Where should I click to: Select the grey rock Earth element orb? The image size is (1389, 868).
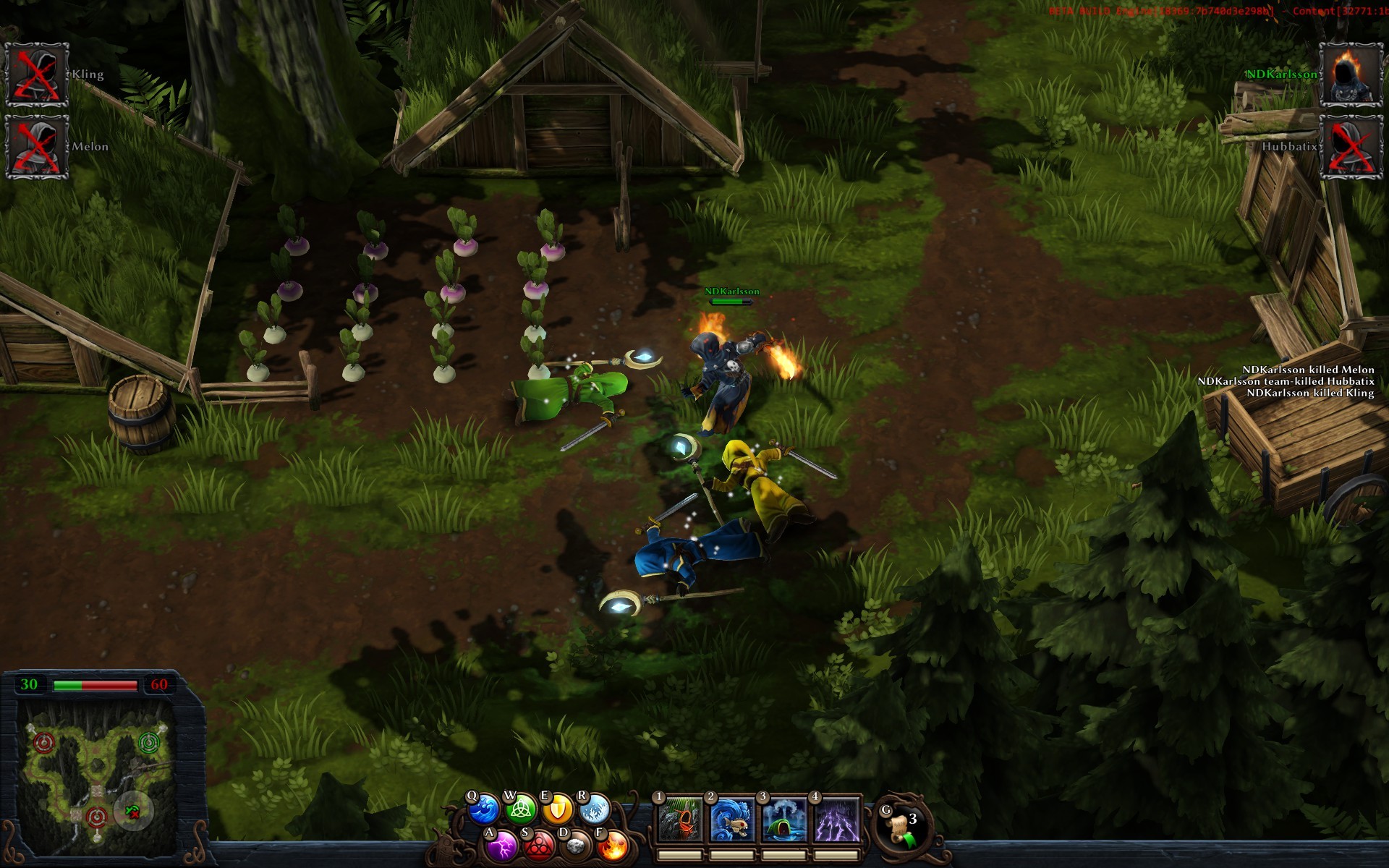pyautogui.click(x=576, y=846)
